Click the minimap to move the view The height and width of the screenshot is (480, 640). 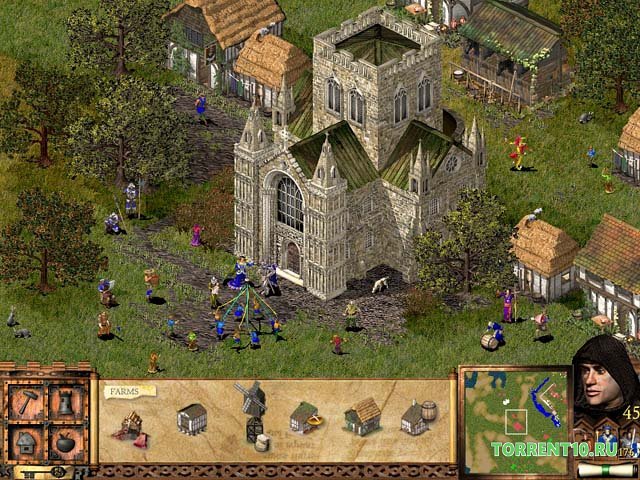click(514, 418)
